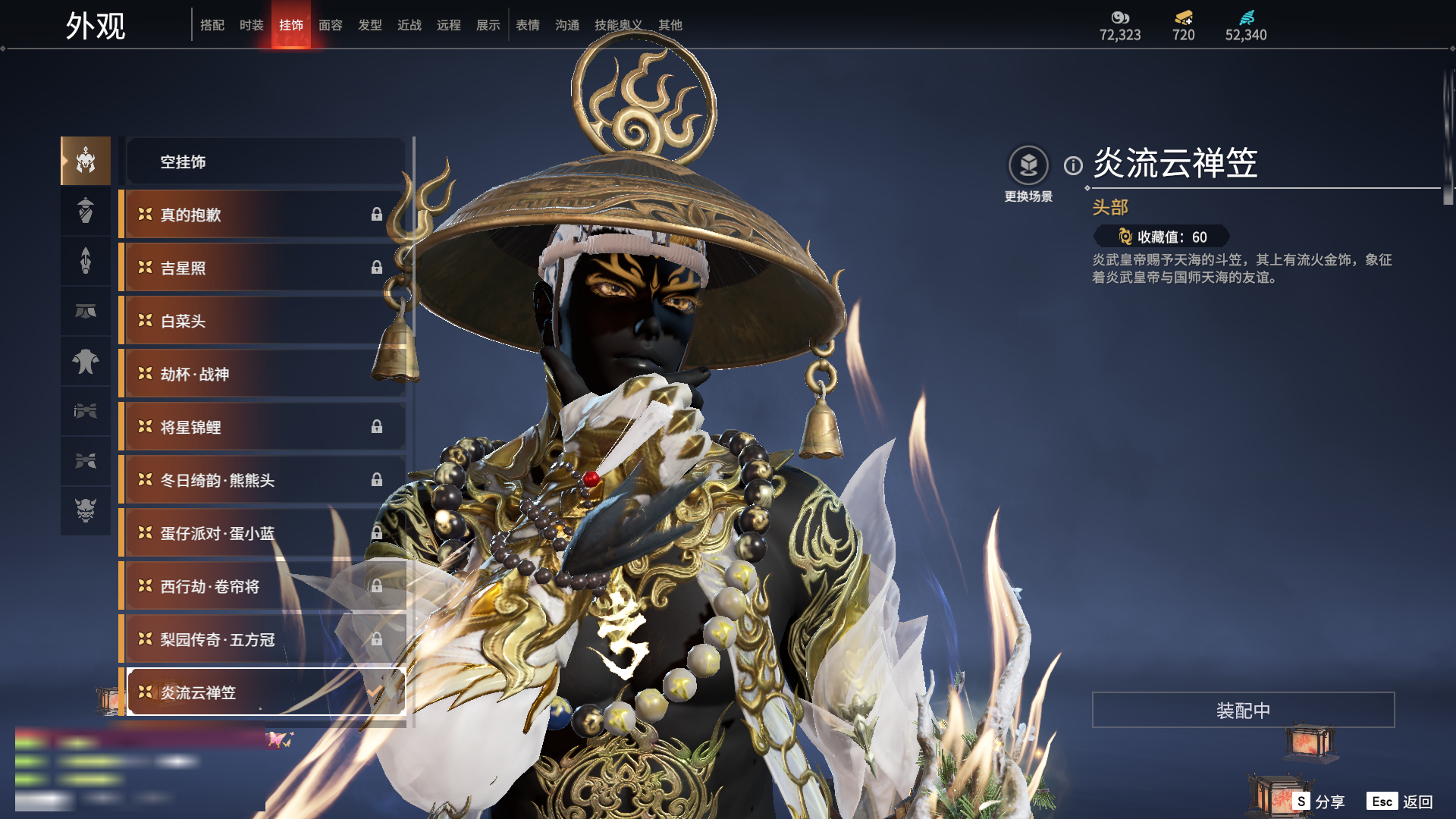The height and width of the screenshot is (819, 1456).
Task: Switch to the 搭配 tab
Action: [x=212, y=25]
